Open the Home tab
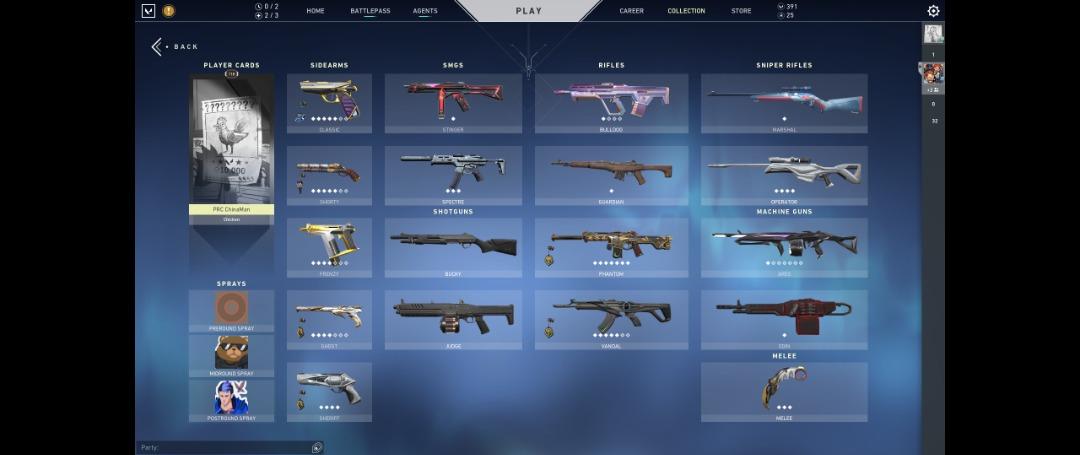Viewport: 1080px width, 455px height. [x=315, y=11]
